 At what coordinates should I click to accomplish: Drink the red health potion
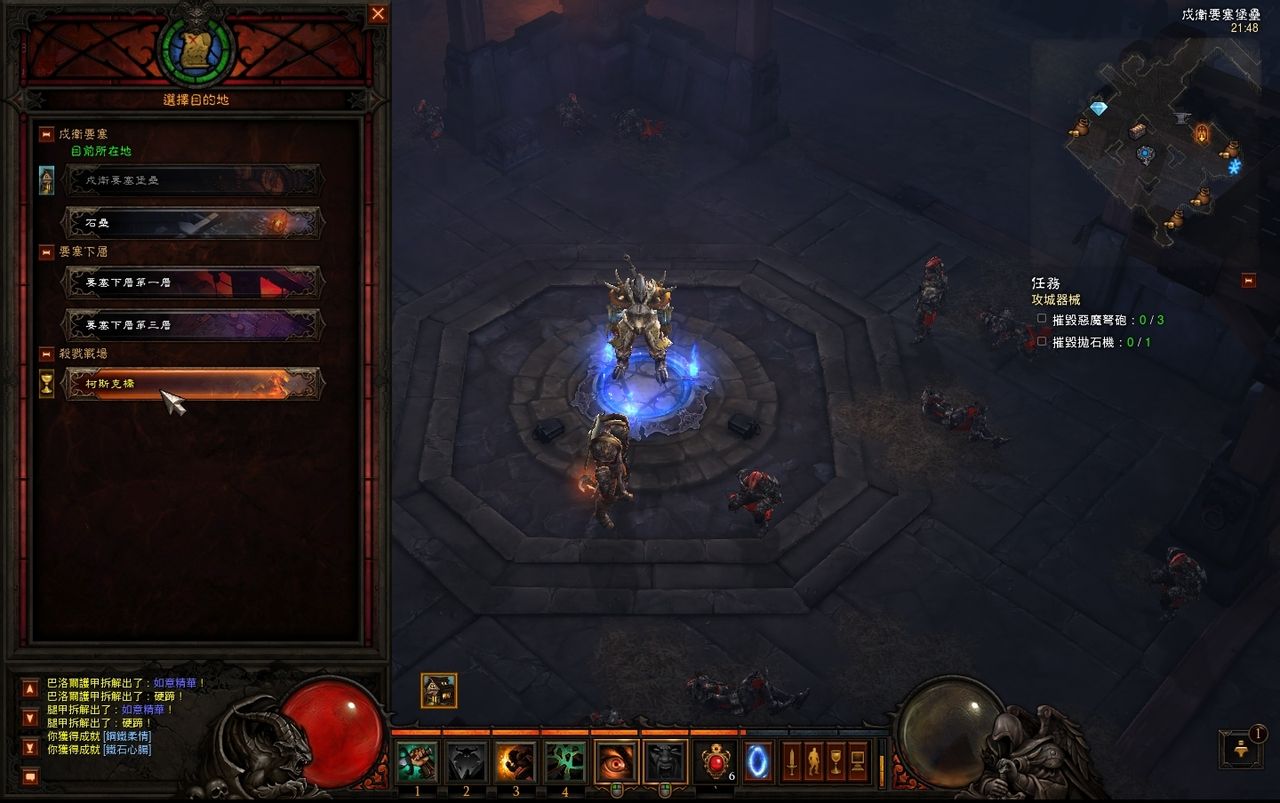(x=716, y=762)
